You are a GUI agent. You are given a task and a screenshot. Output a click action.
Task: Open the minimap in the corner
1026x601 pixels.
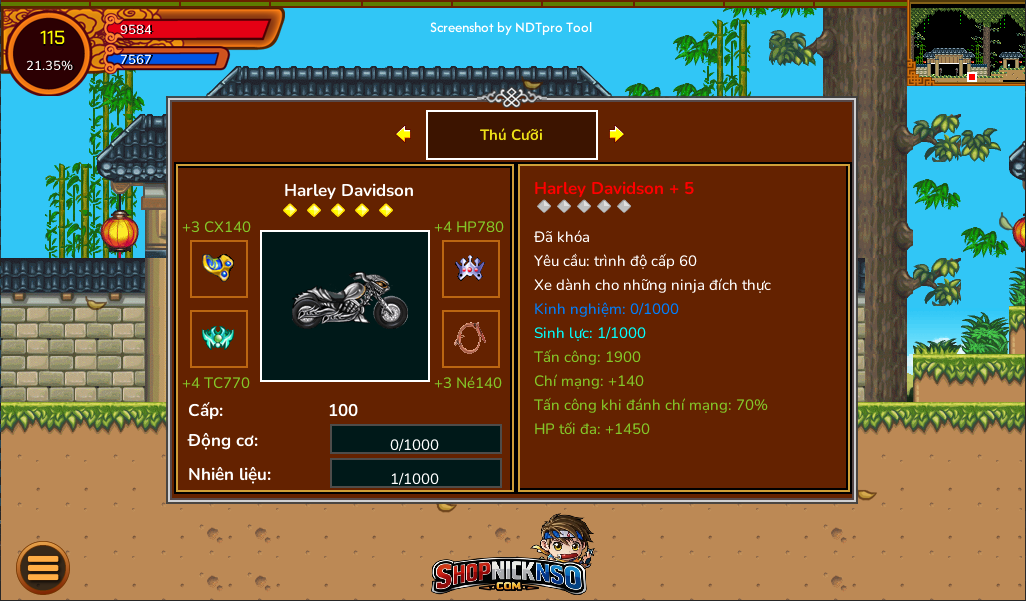(966, 43)
